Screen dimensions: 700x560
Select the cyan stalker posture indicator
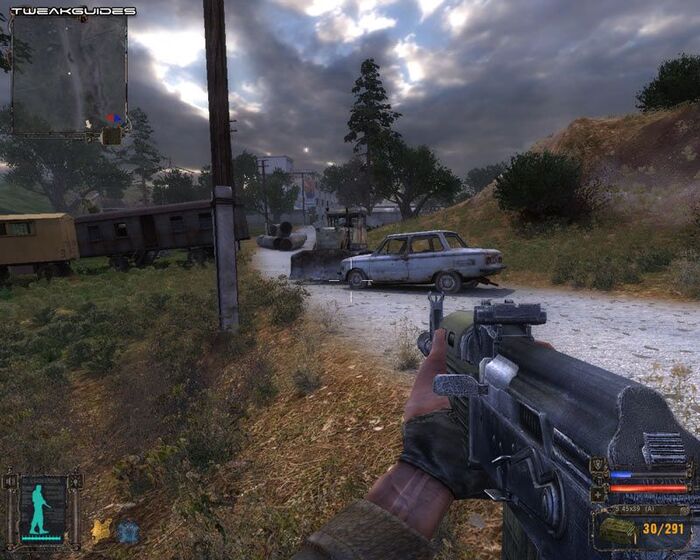(x=40, y=507)
